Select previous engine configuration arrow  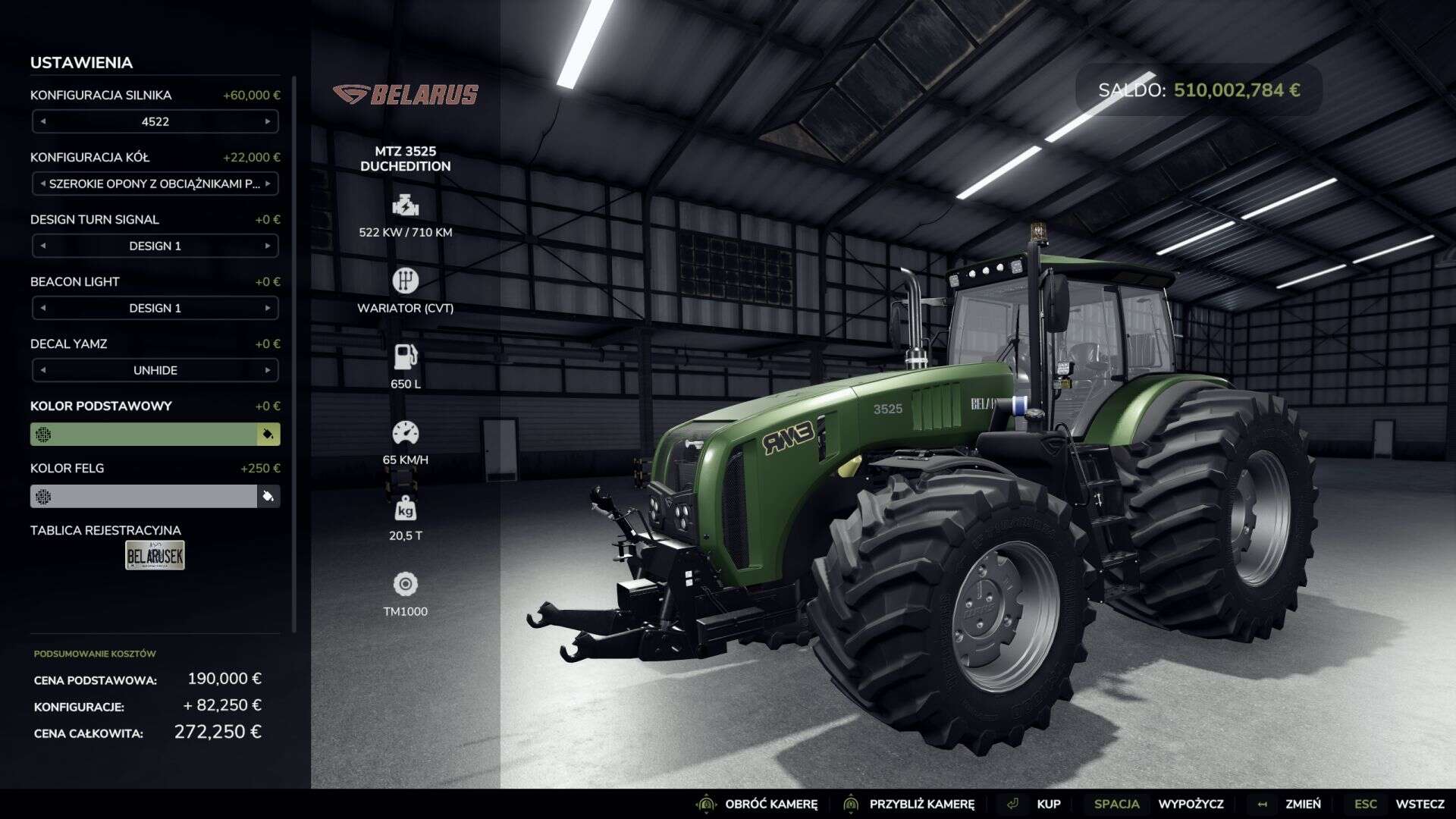tap(43, 121)
